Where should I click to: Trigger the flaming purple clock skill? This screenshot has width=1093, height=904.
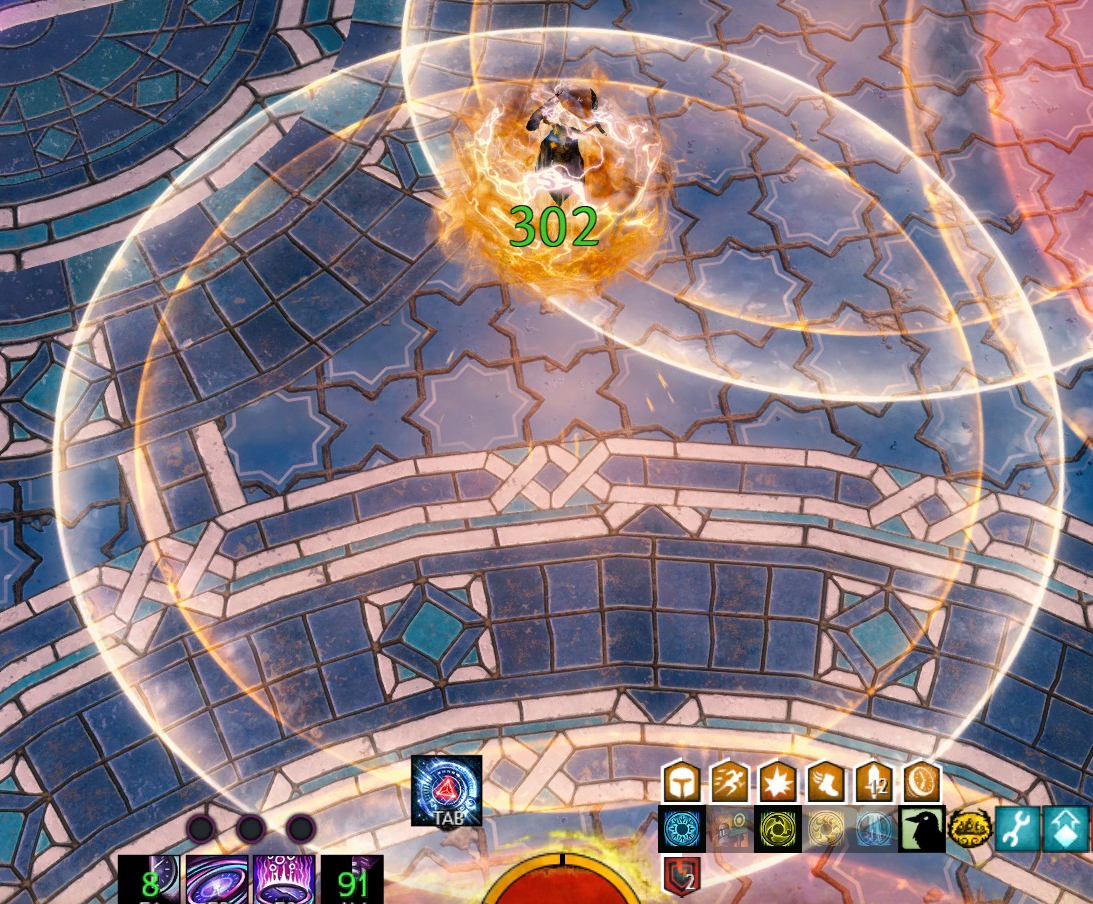coord(284,880)
